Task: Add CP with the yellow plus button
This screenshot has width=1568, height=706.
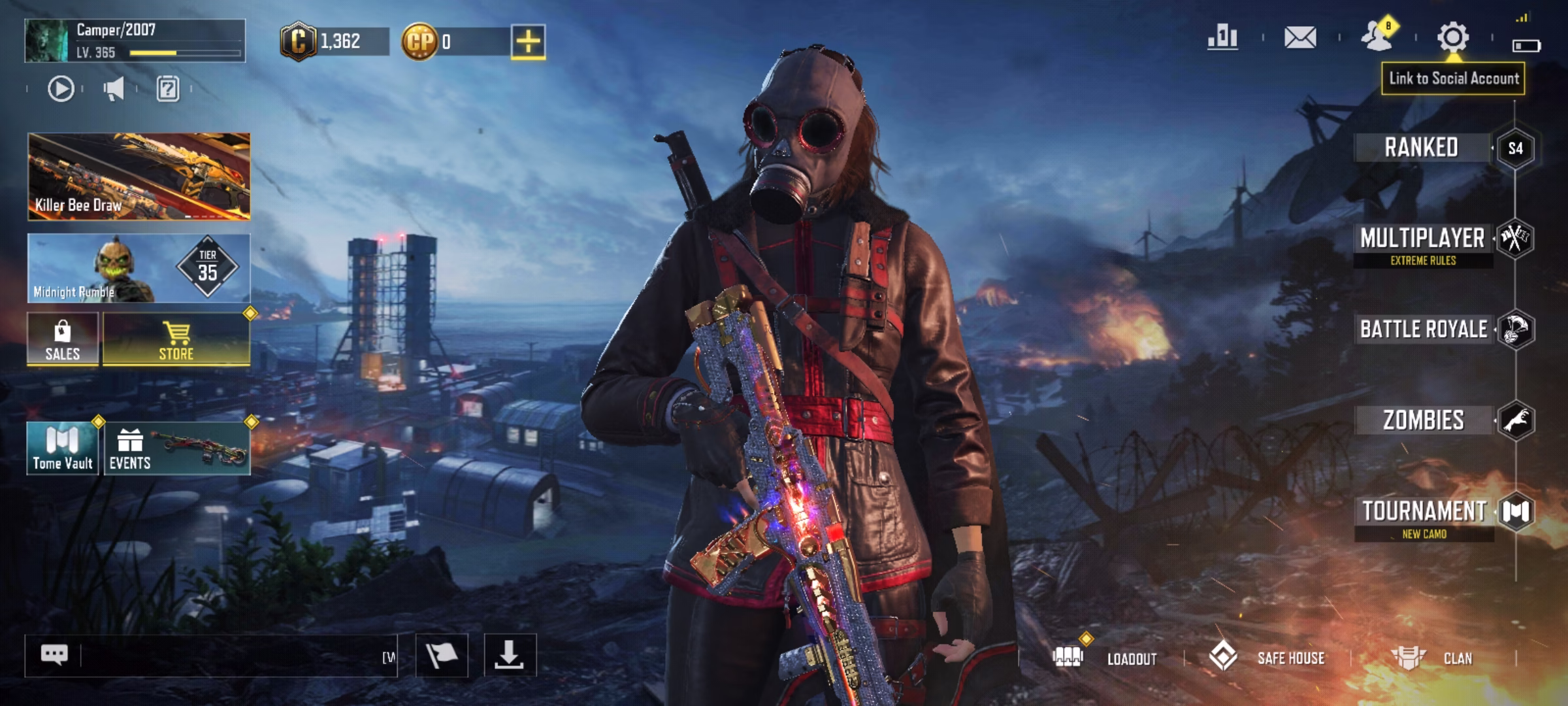Action: click(528, 42)
